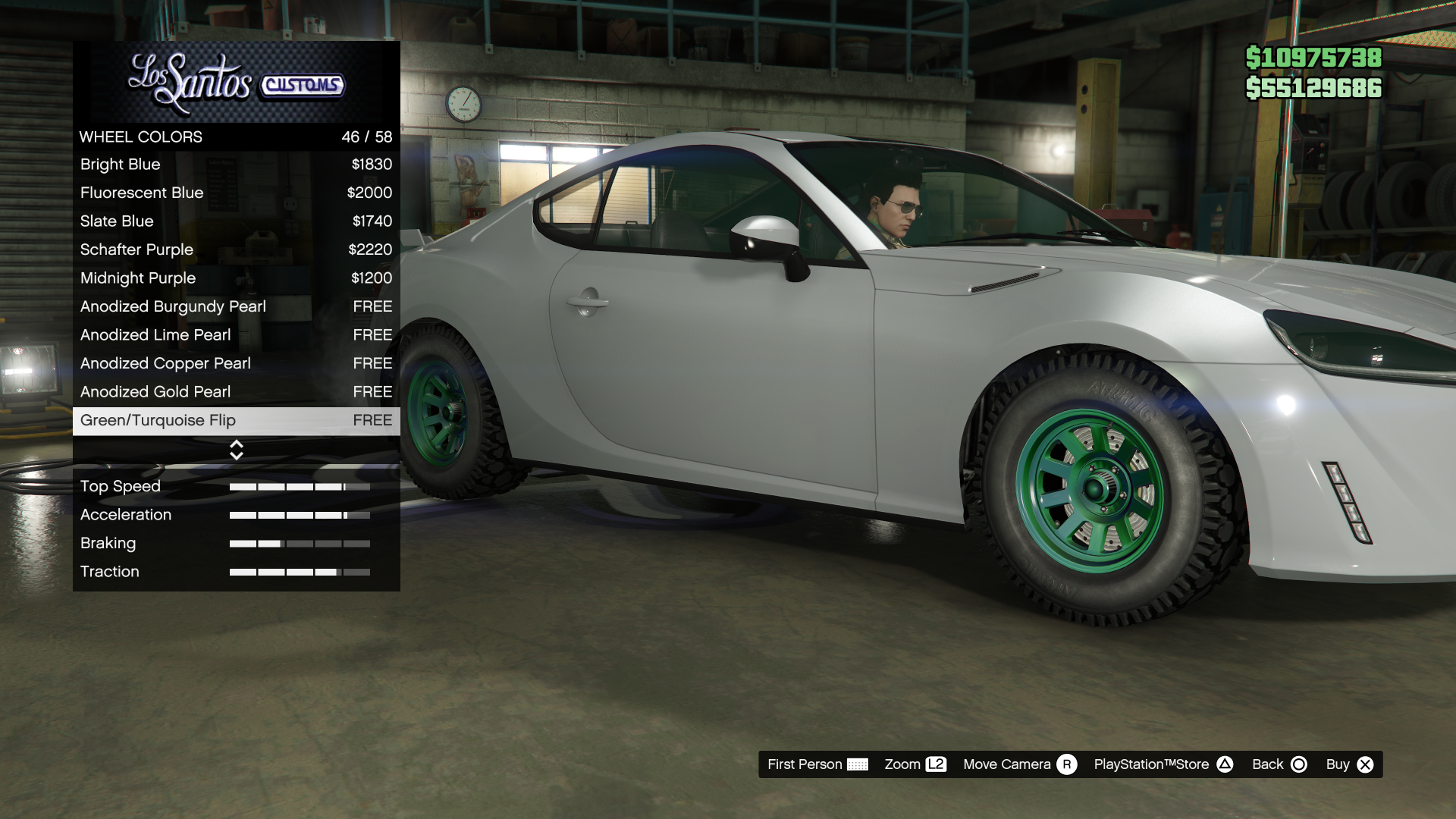Click the list scroll arrows indicator

click(237, 450)
